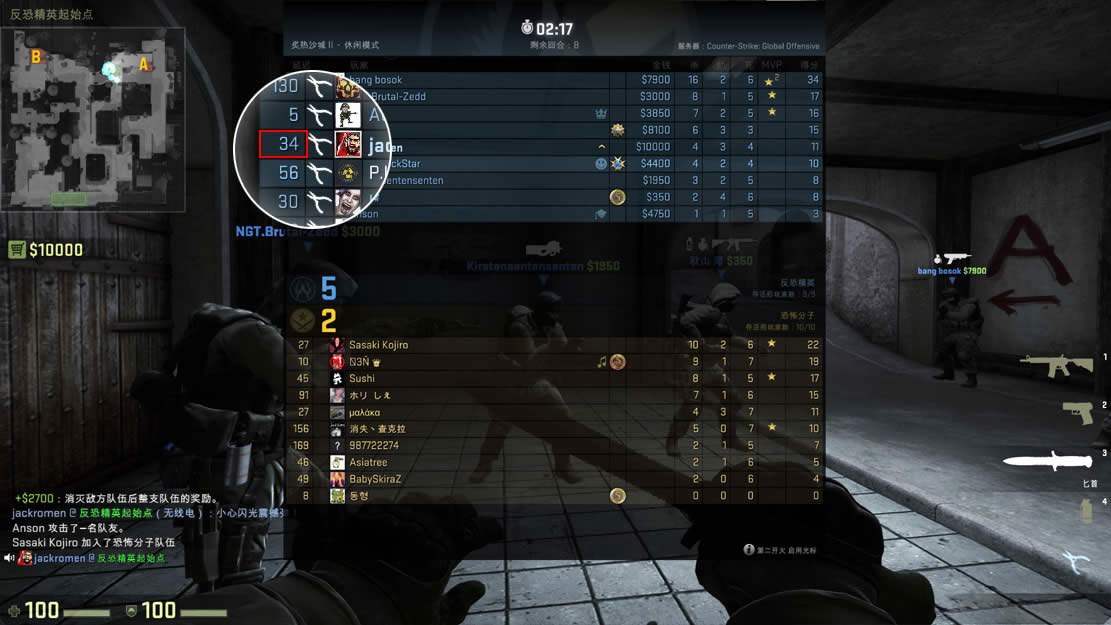Click the voice speaker icon beside jackromen
Viewport: 1111px width, 625px height.
(x=9, y=558)
